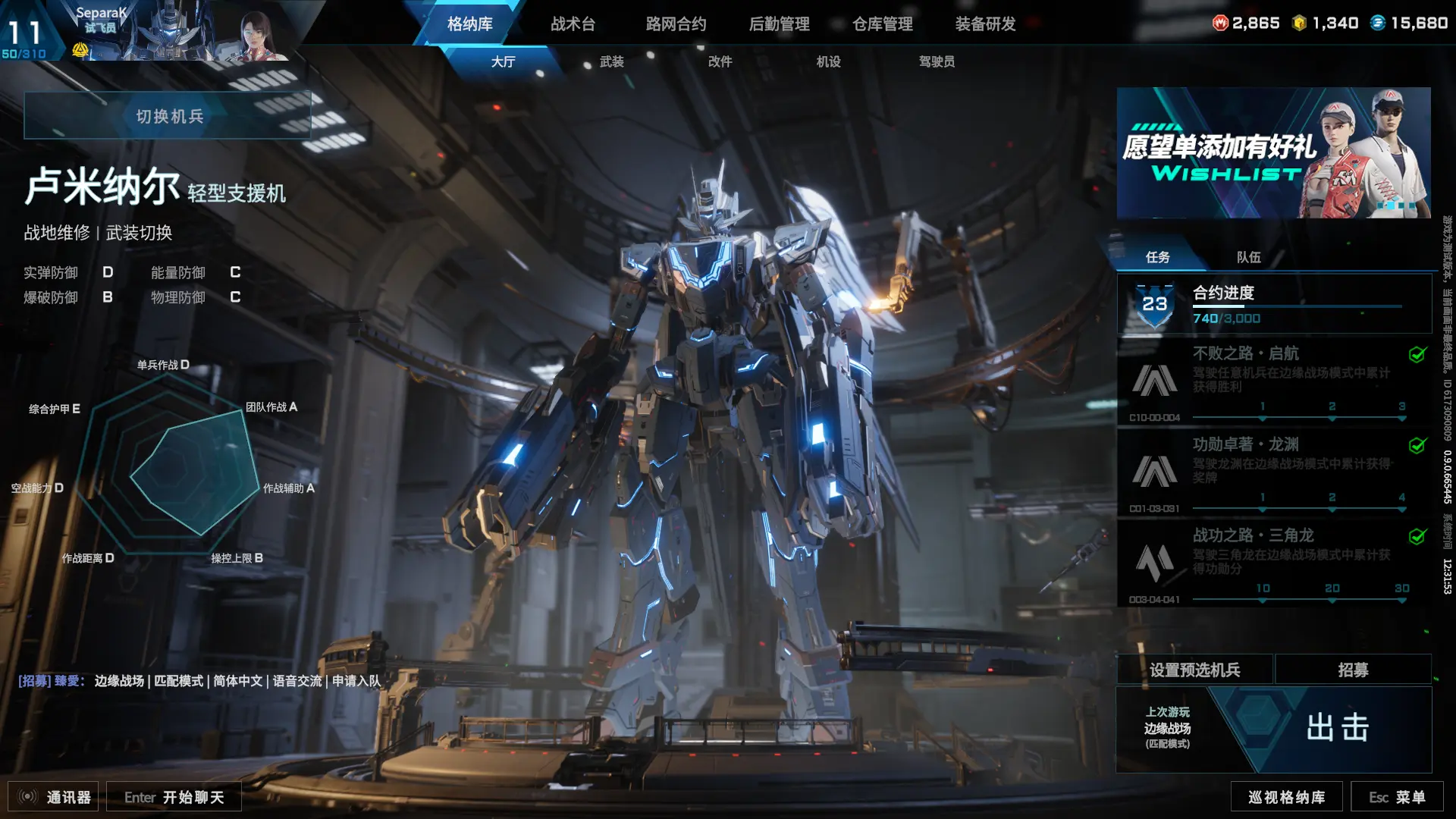Open the Wishlist promo banner
This screenshot has height=819, width=1456.
pyautogui.click(x=1273, y=153)
